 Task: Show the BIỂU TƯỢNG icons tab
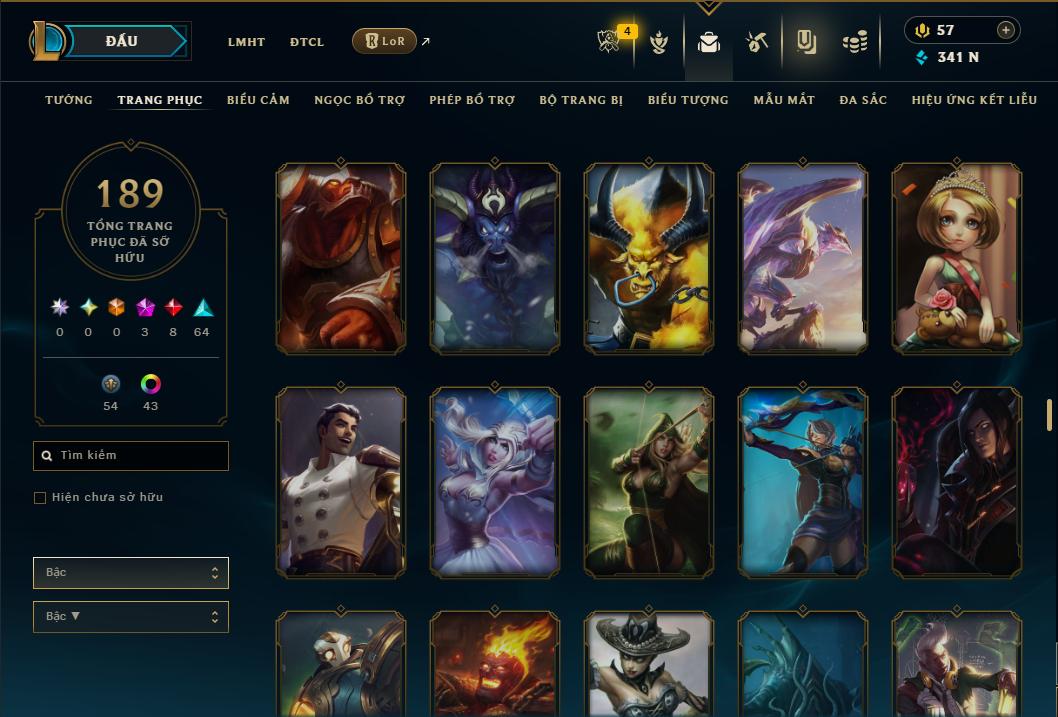click(688, 100)
